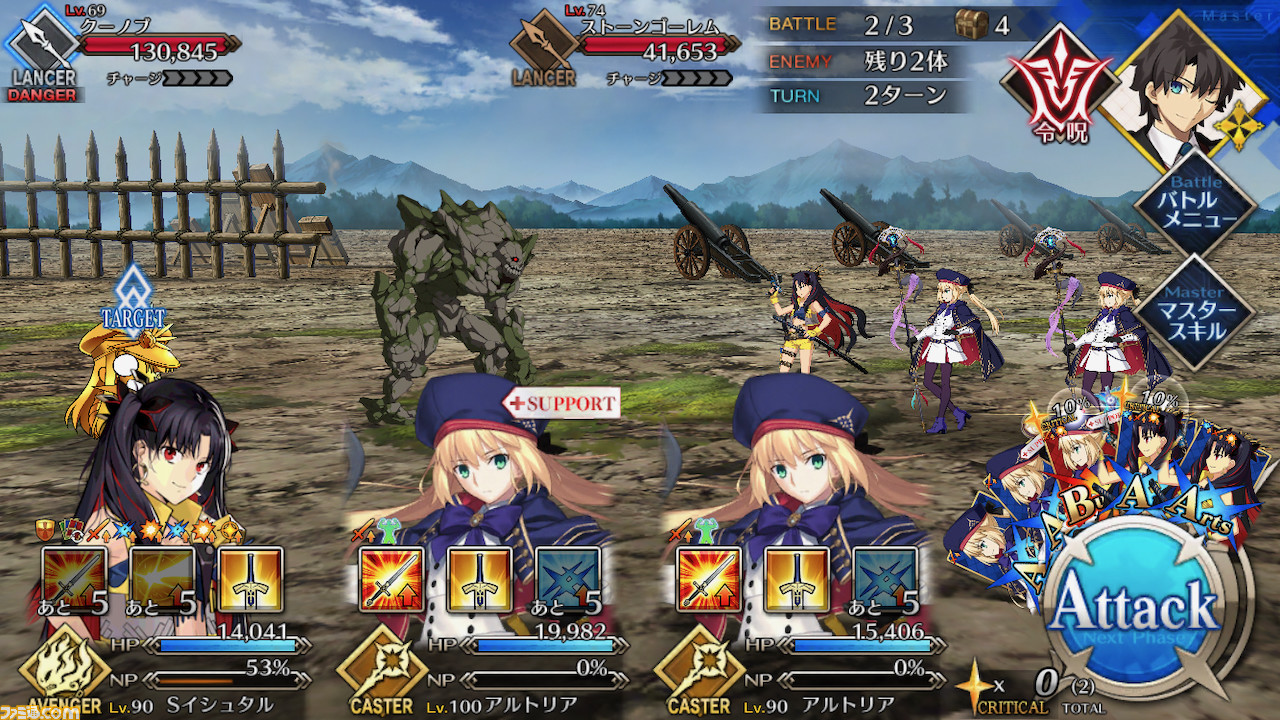
Task: Activate Lv.90 Artoria's golden sword skill
Action: pyautogui.click(x=797, y=581)
